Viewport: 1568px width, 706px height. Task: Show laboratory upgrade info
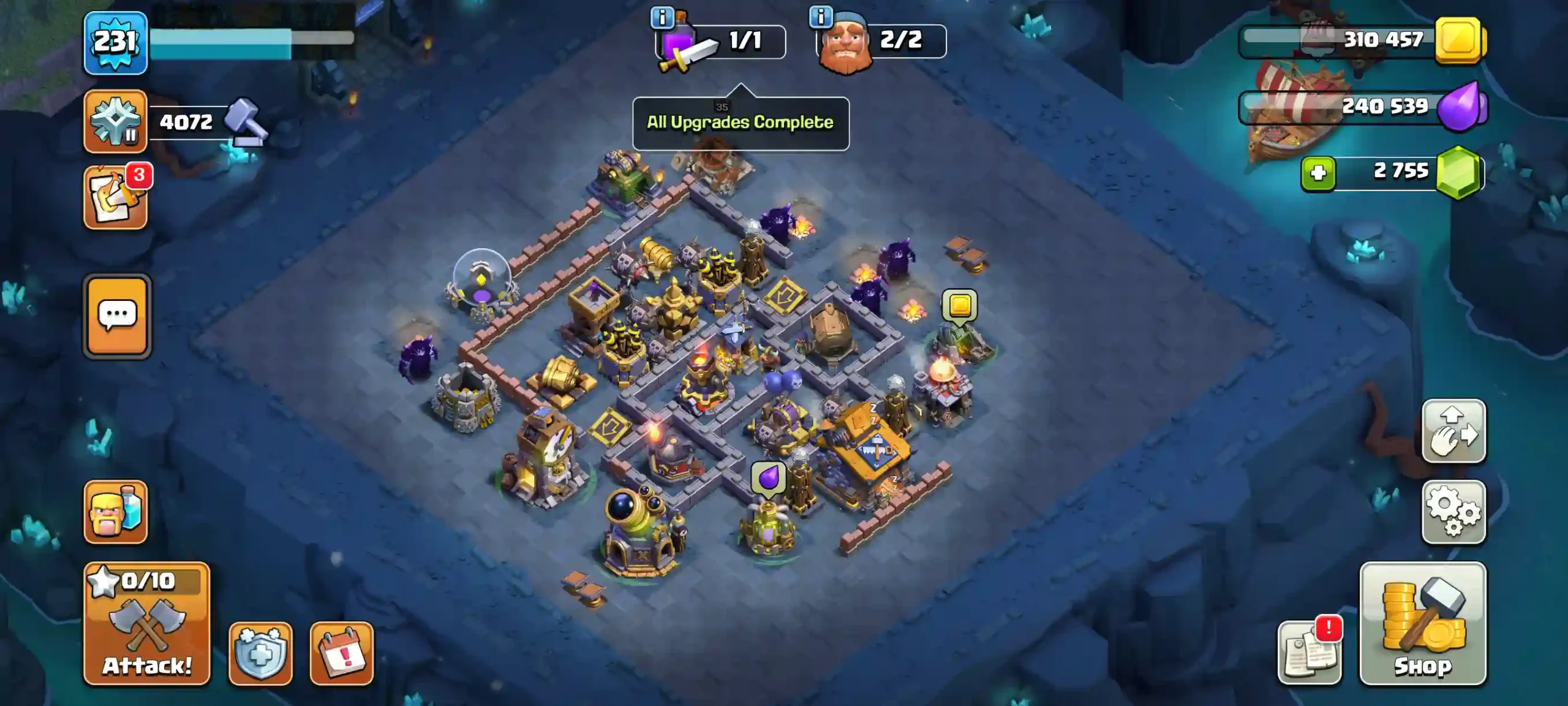tap(662, 17)
